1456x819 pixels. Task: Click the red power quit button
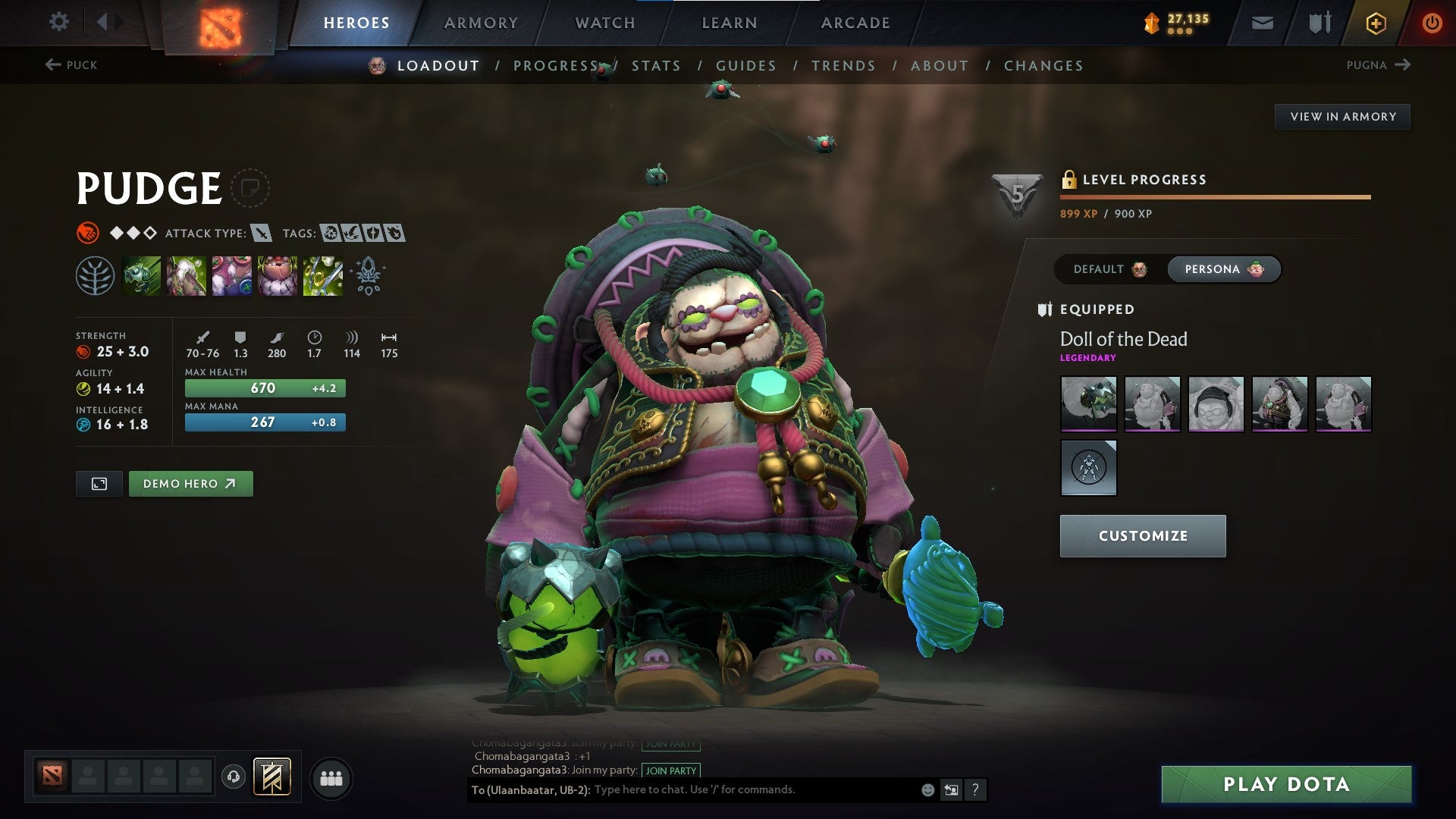point(1432,24)
